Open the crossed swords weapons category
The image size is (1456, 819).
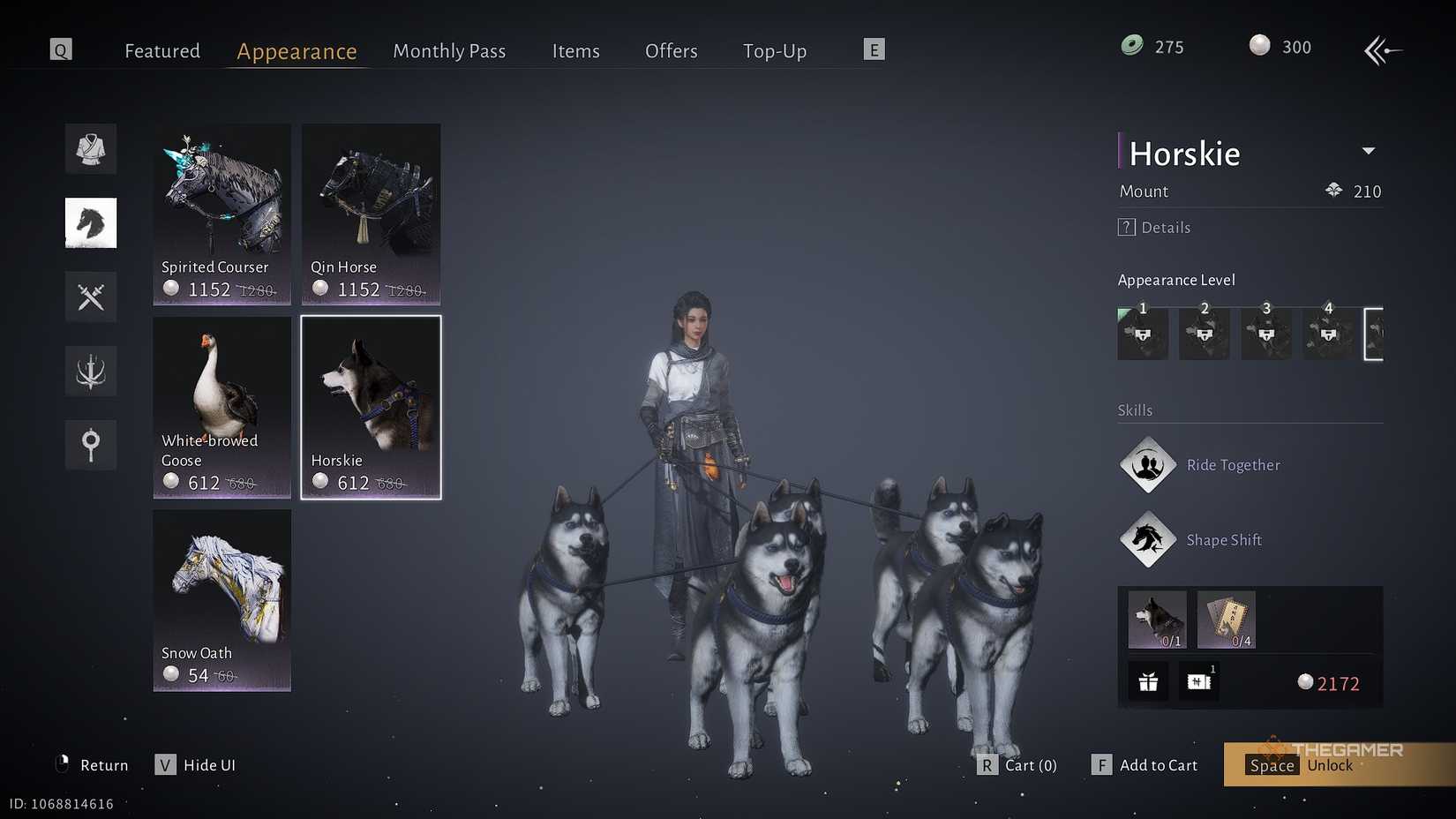tap(91, 297)
